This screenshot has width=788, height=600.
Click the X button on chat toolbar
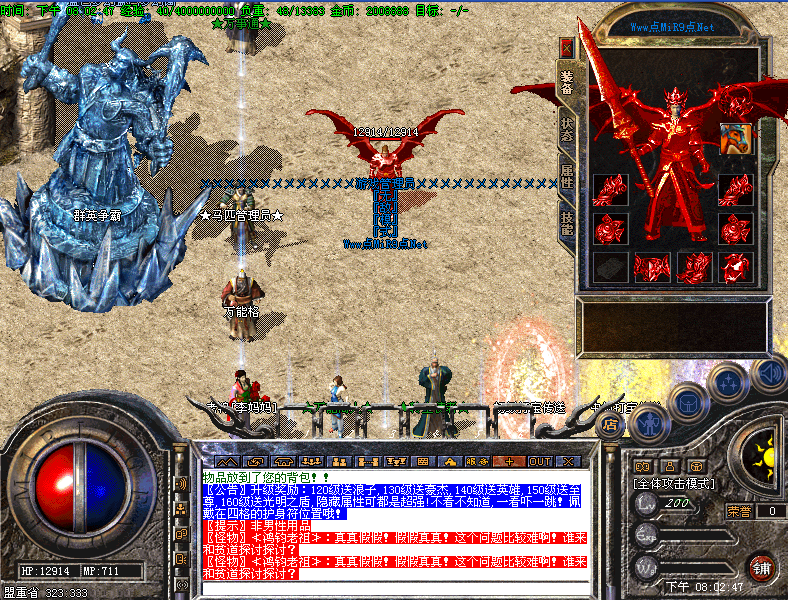[568, 461]
